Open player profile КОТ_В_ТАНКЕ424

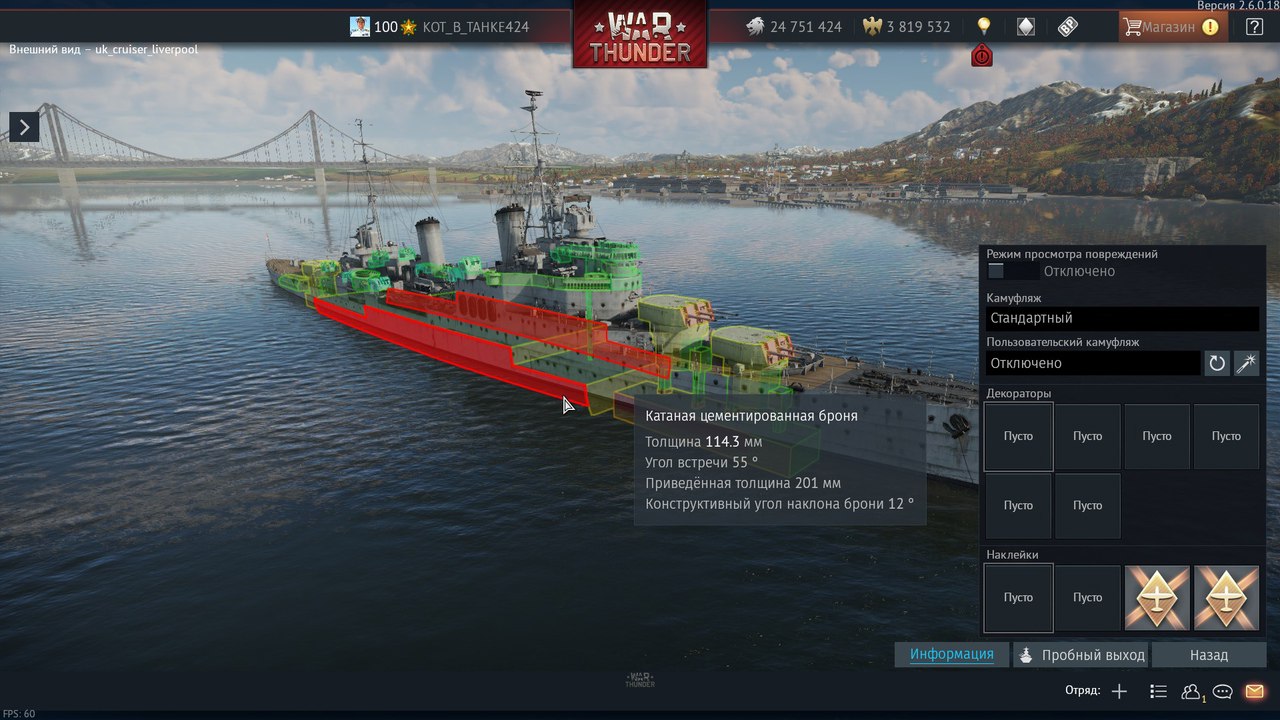tap(475, 27)
